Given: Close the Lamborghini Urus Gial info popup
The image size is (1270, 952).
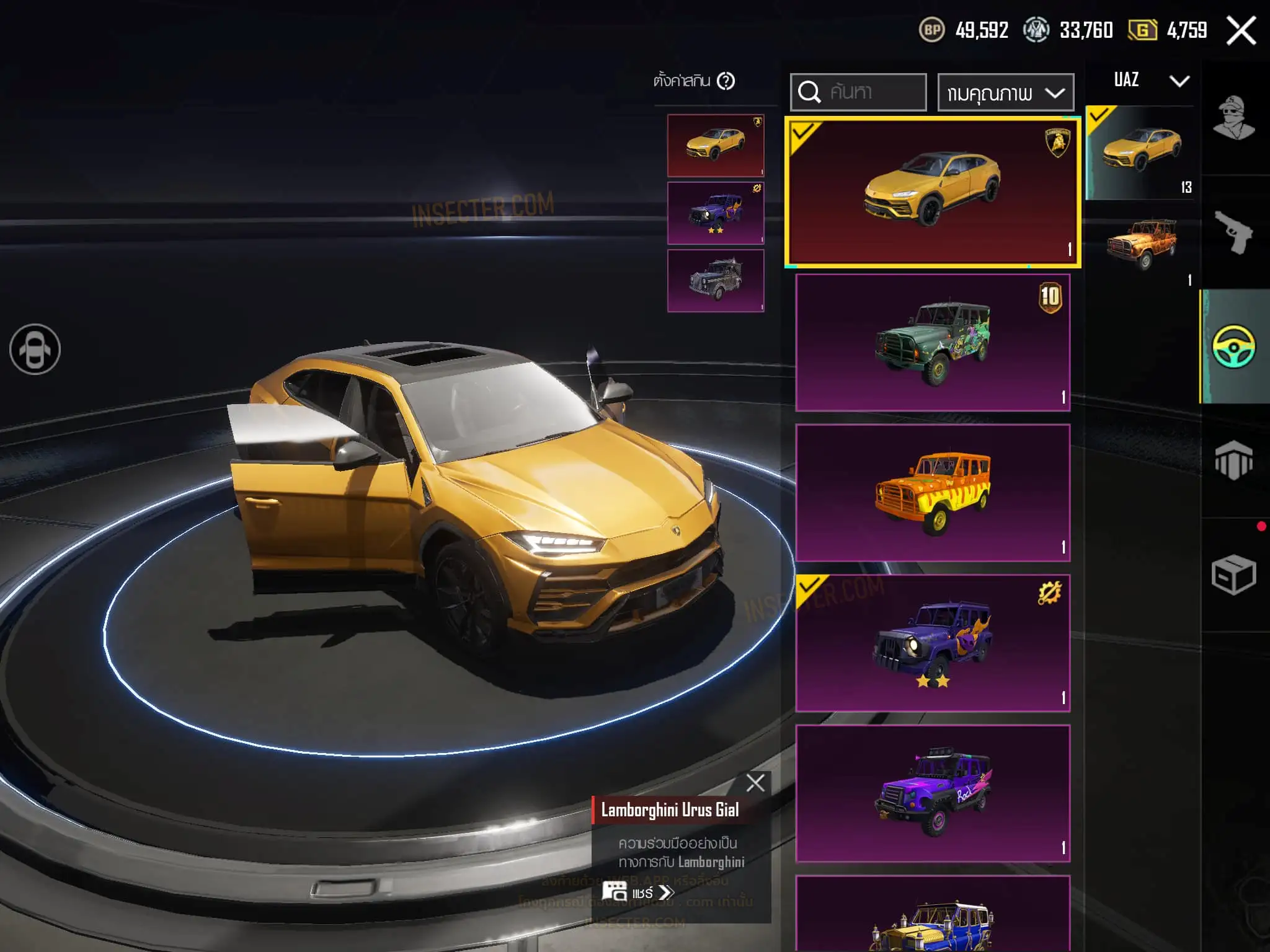Looking at the screenshot, I should click(x=755, y=783).
